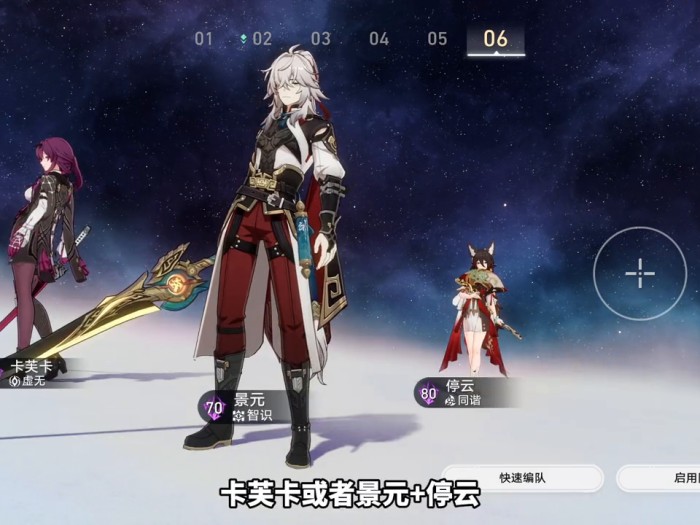Add a character via the empty plus slot
This screenshot has height=525, width=700.
[639, 273]
